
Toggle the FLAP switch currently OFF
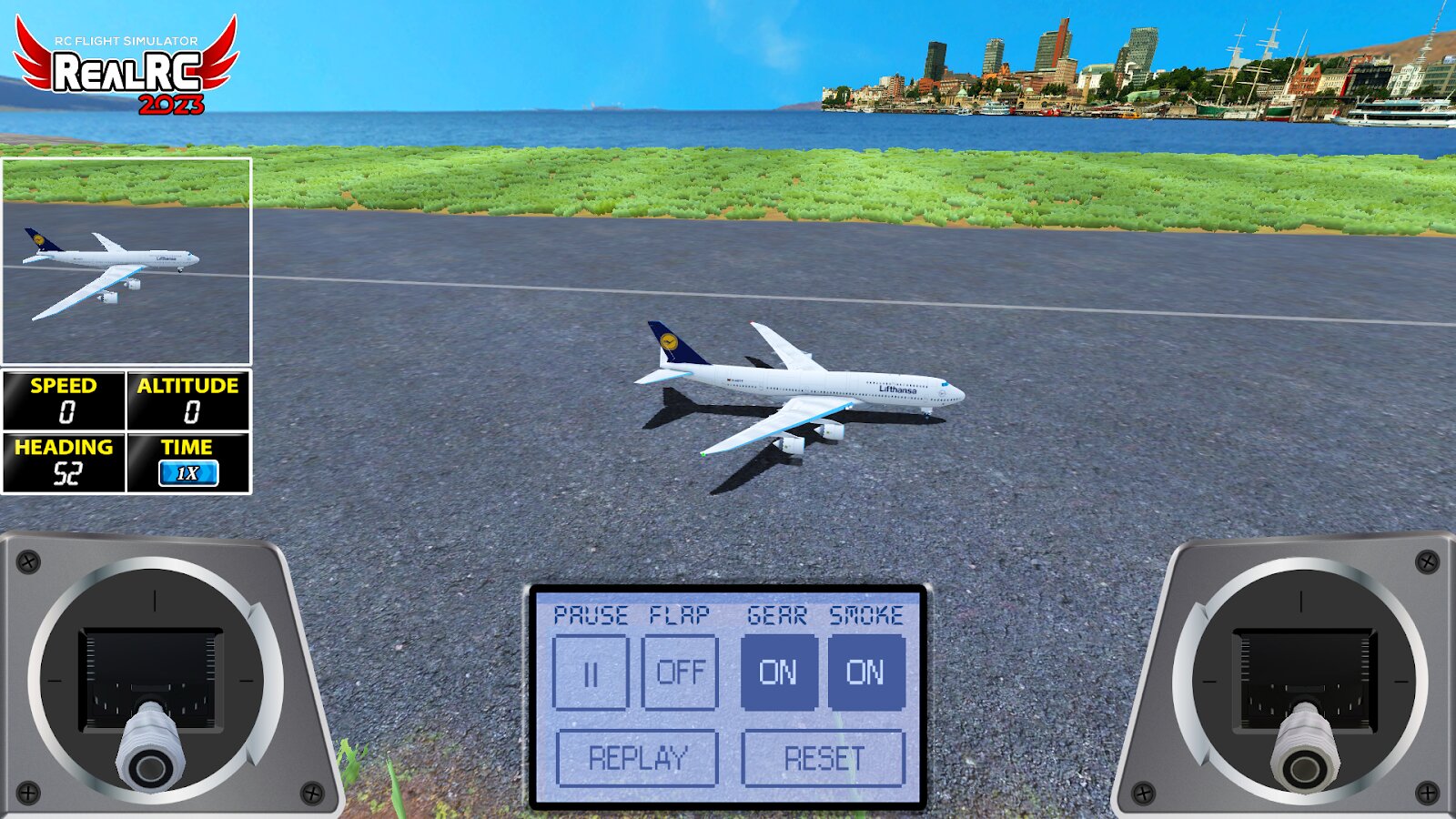click(680, 672)
